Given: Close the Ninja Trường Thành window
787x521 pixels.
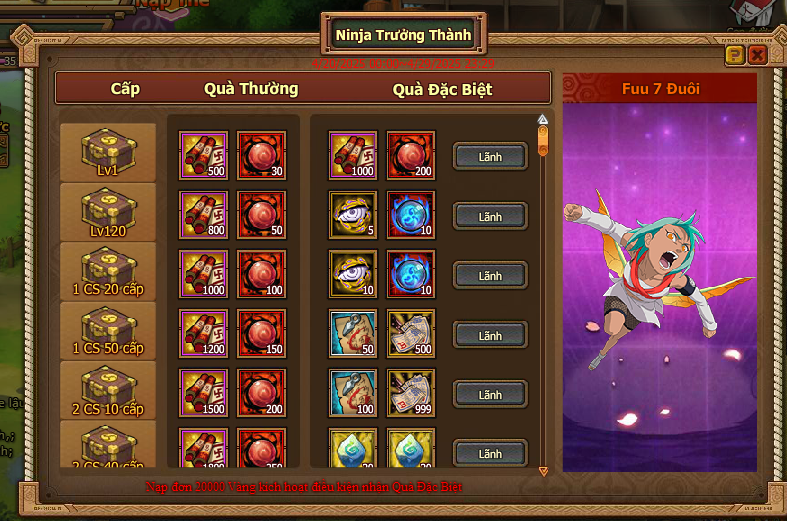Looking at the screenshot, I should tap(757, 55).
